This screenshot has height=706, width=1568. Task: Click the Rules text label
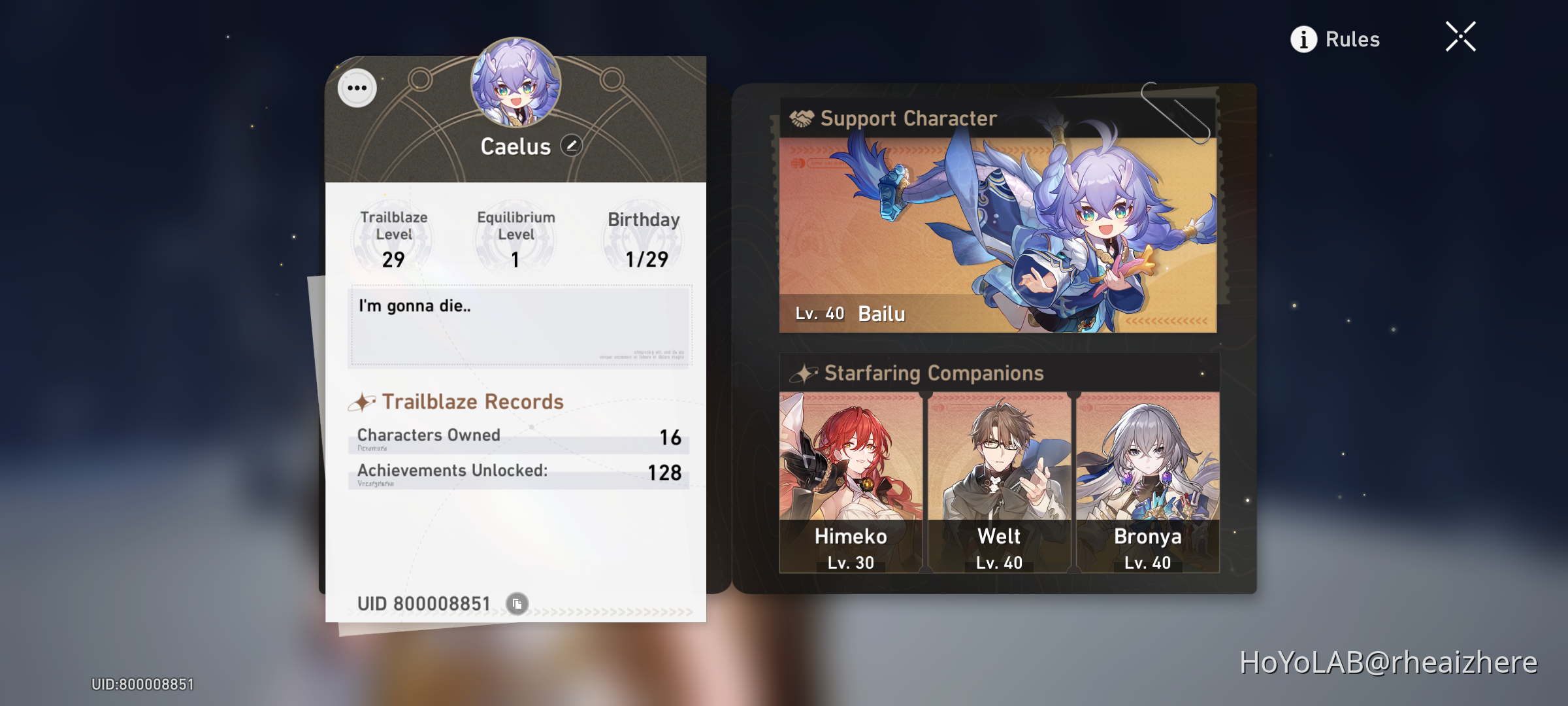1352,39
